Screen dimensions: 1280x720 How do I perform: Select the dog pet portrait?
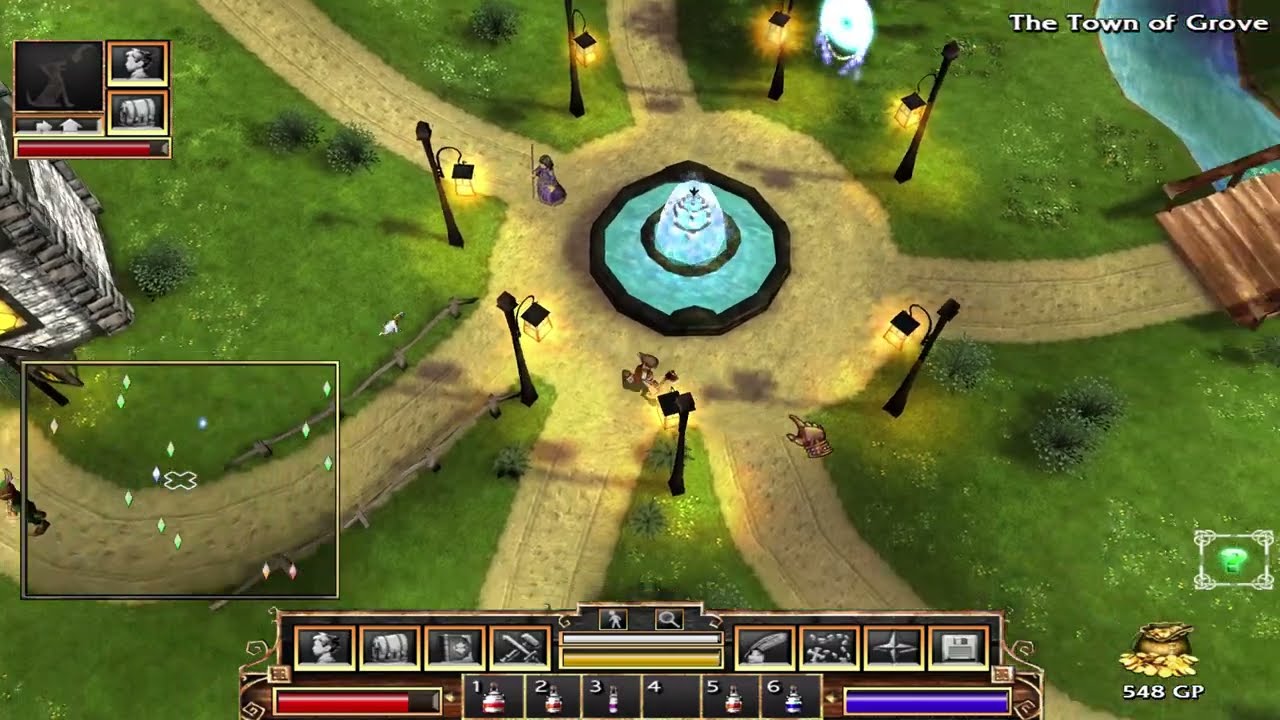coord(59,77)
